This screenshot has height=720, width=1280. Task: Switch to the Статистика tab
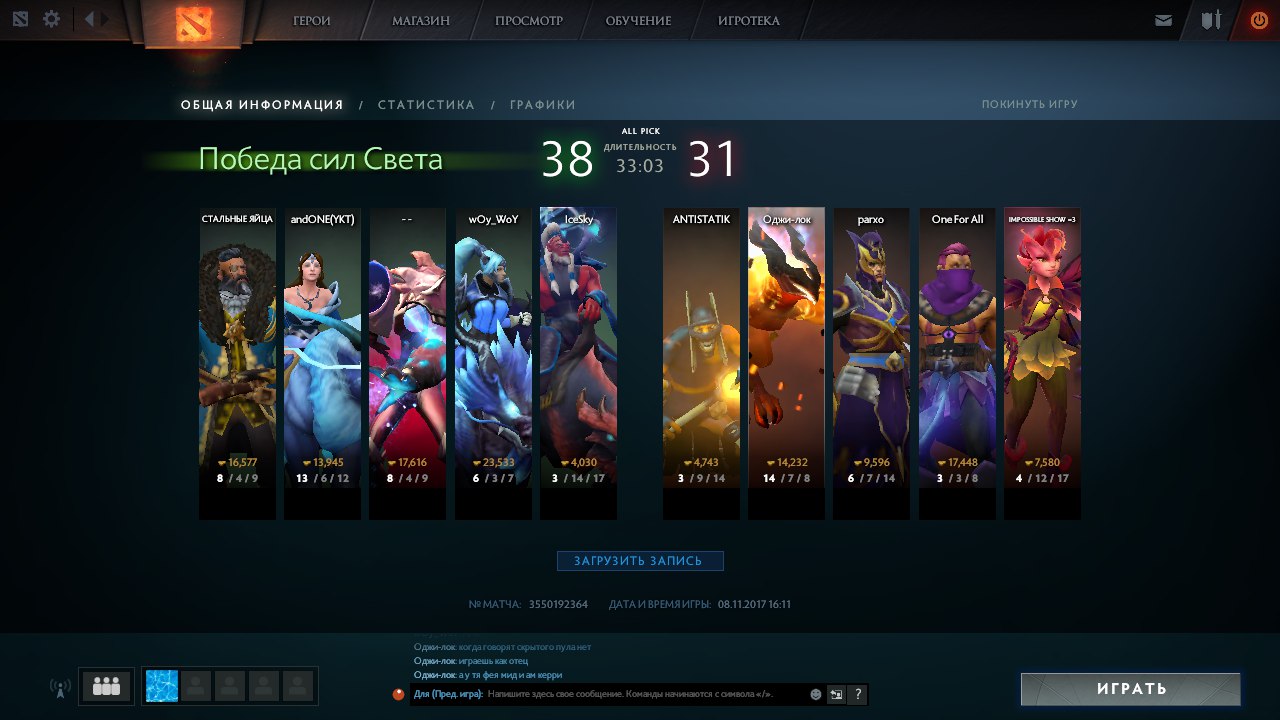pyautogui.click(x=426, y=105)
